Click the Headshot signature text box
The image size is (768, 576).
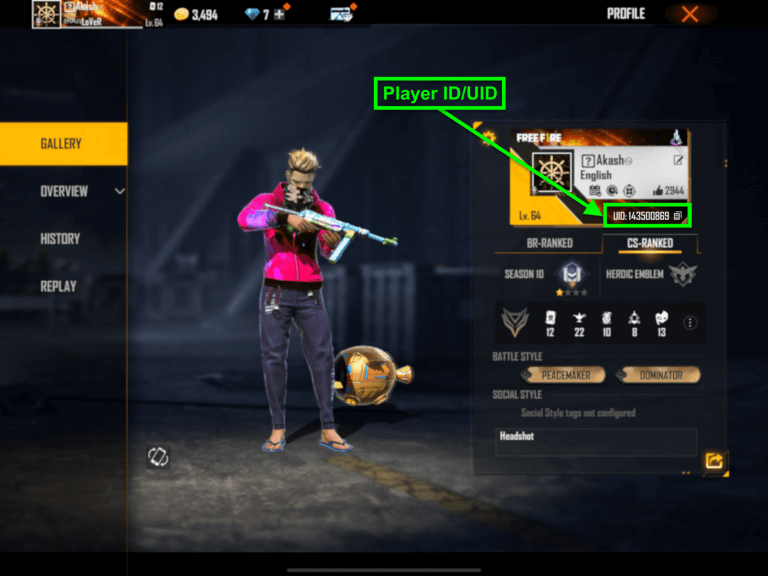tap(596, 442)
